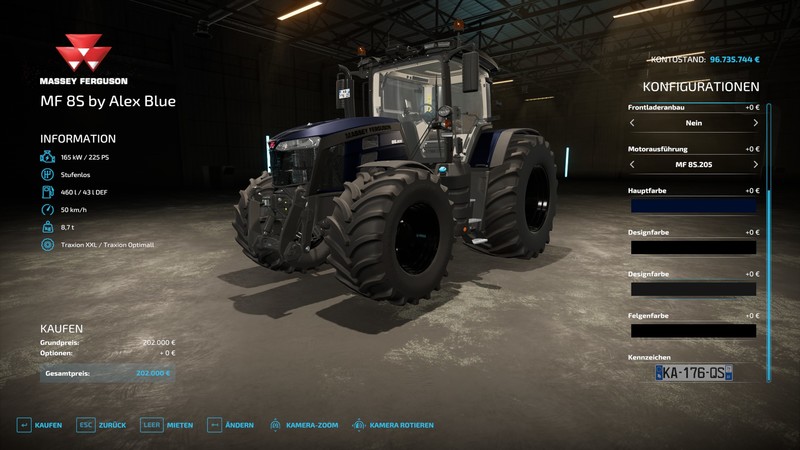
Task: Open the Felgenfarbe rim color selector
Action: pos(693,330)
